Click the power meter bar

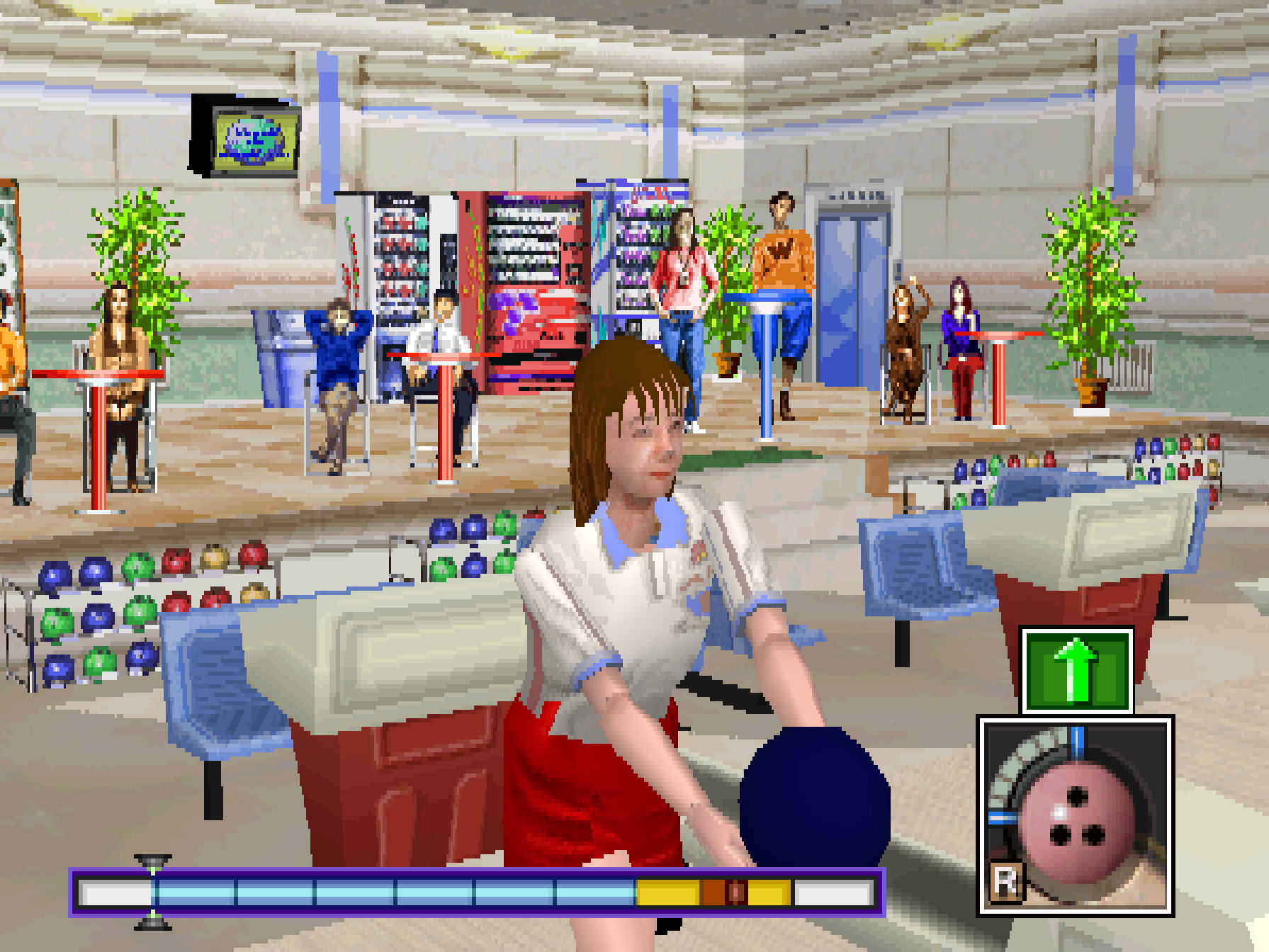pos(476,892)
